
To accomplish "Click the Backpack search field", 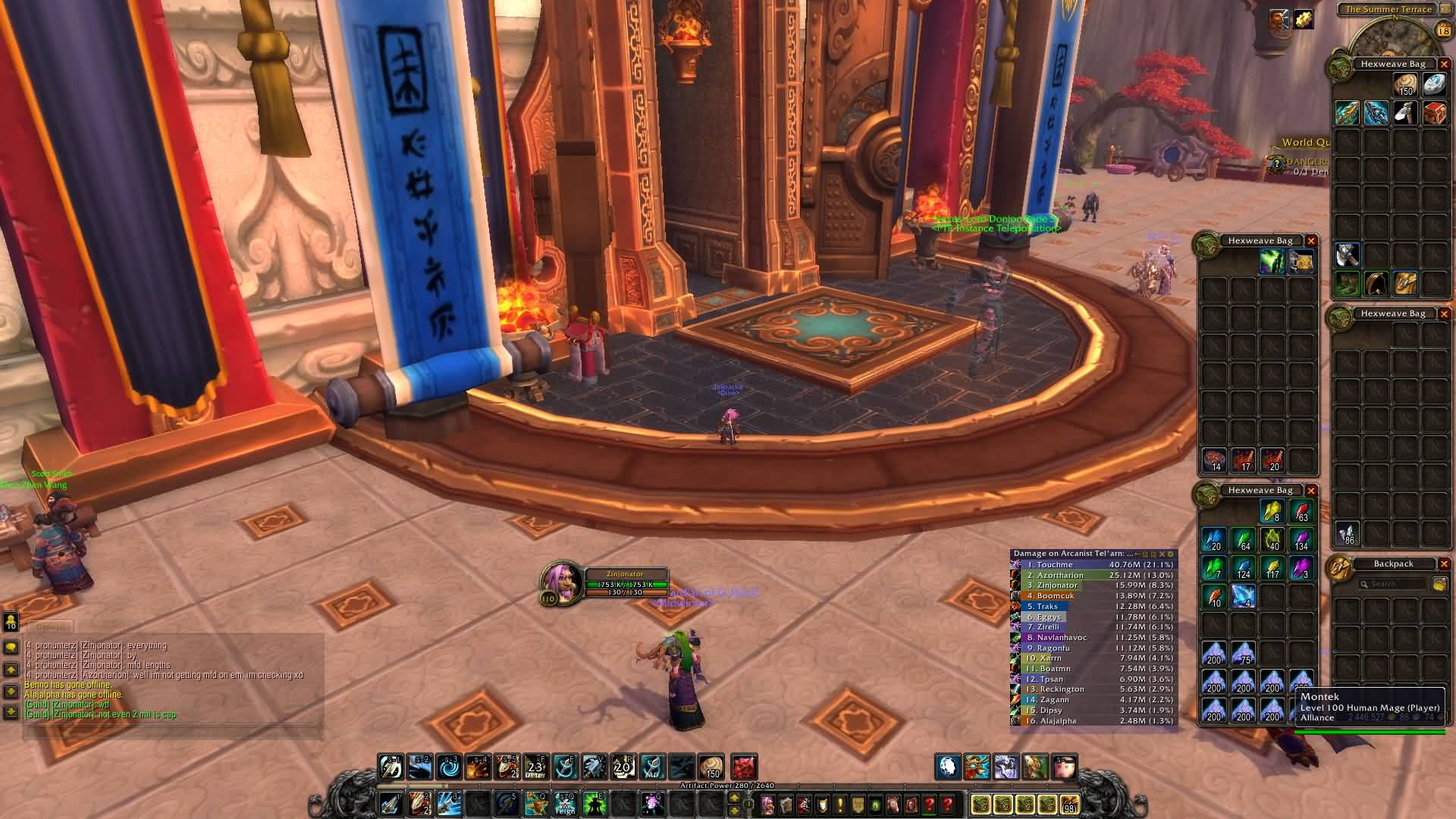I will [1394, 584].
